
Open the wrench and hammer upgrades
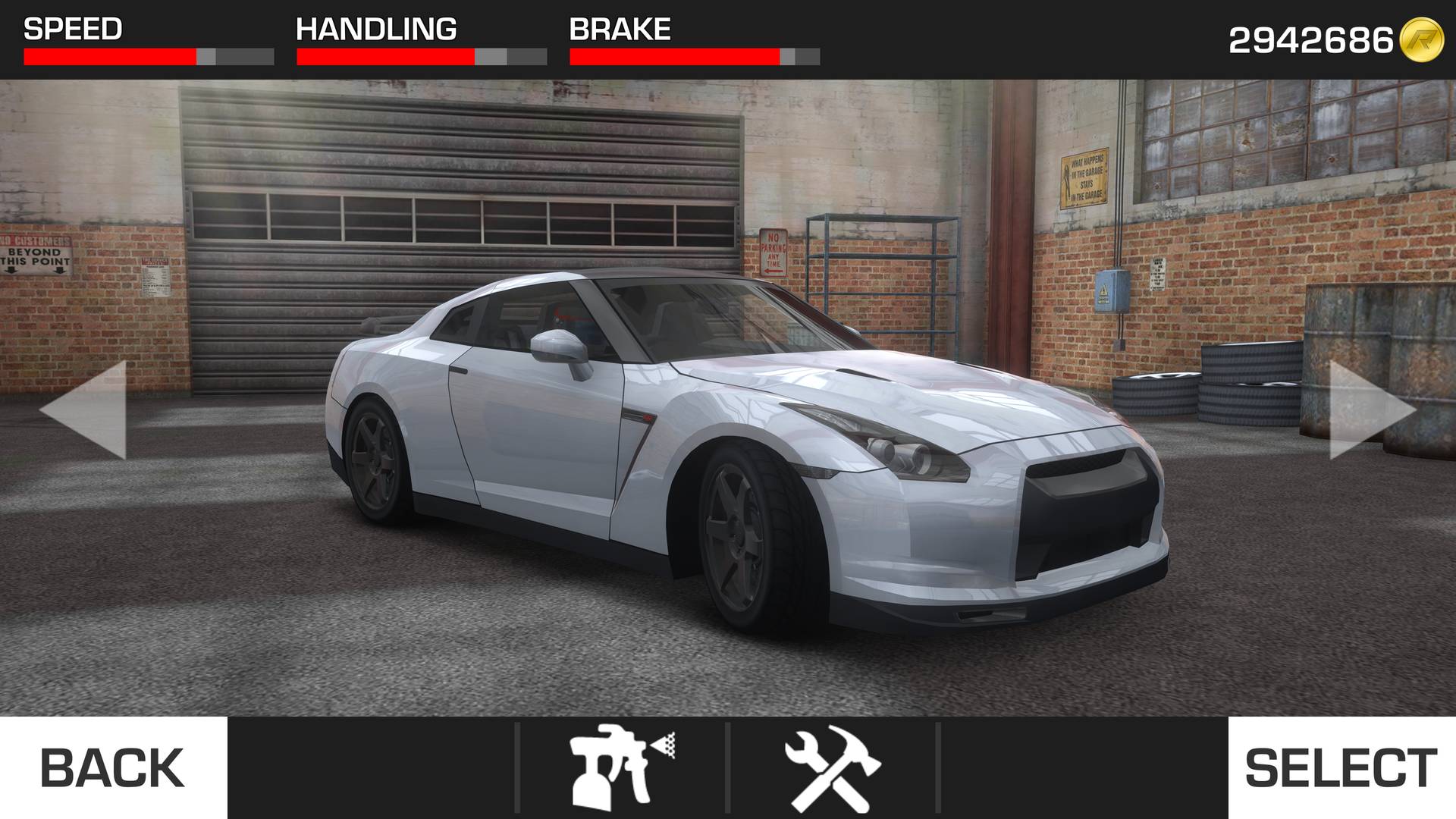point(832,767)
